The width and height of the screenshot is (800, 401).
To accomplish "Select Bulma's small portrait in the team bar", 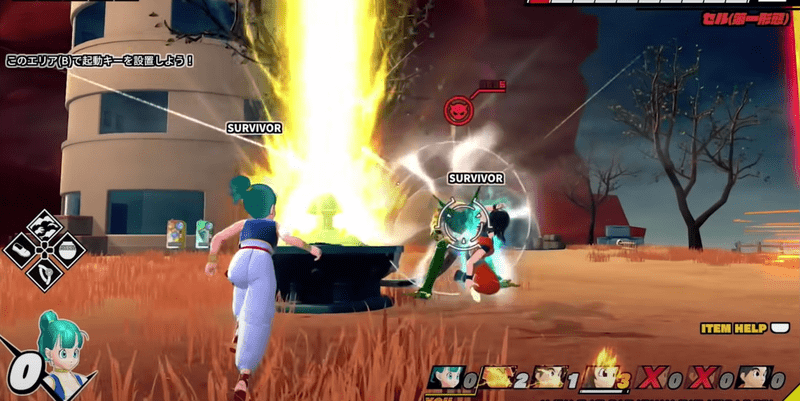I will (x=445, y=378).
